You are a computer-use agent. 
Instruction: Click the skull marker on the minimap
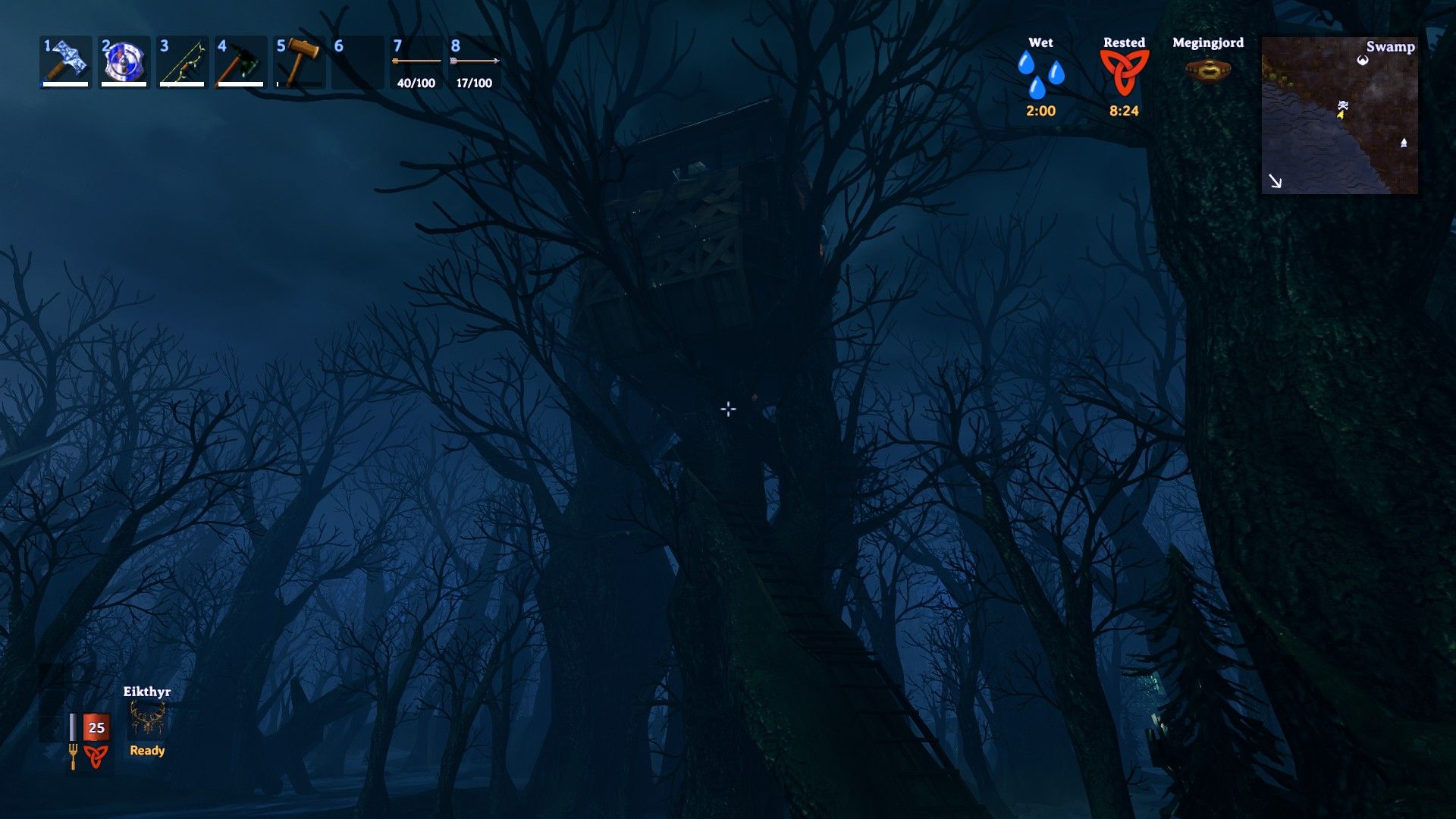tap(1344, 105)
